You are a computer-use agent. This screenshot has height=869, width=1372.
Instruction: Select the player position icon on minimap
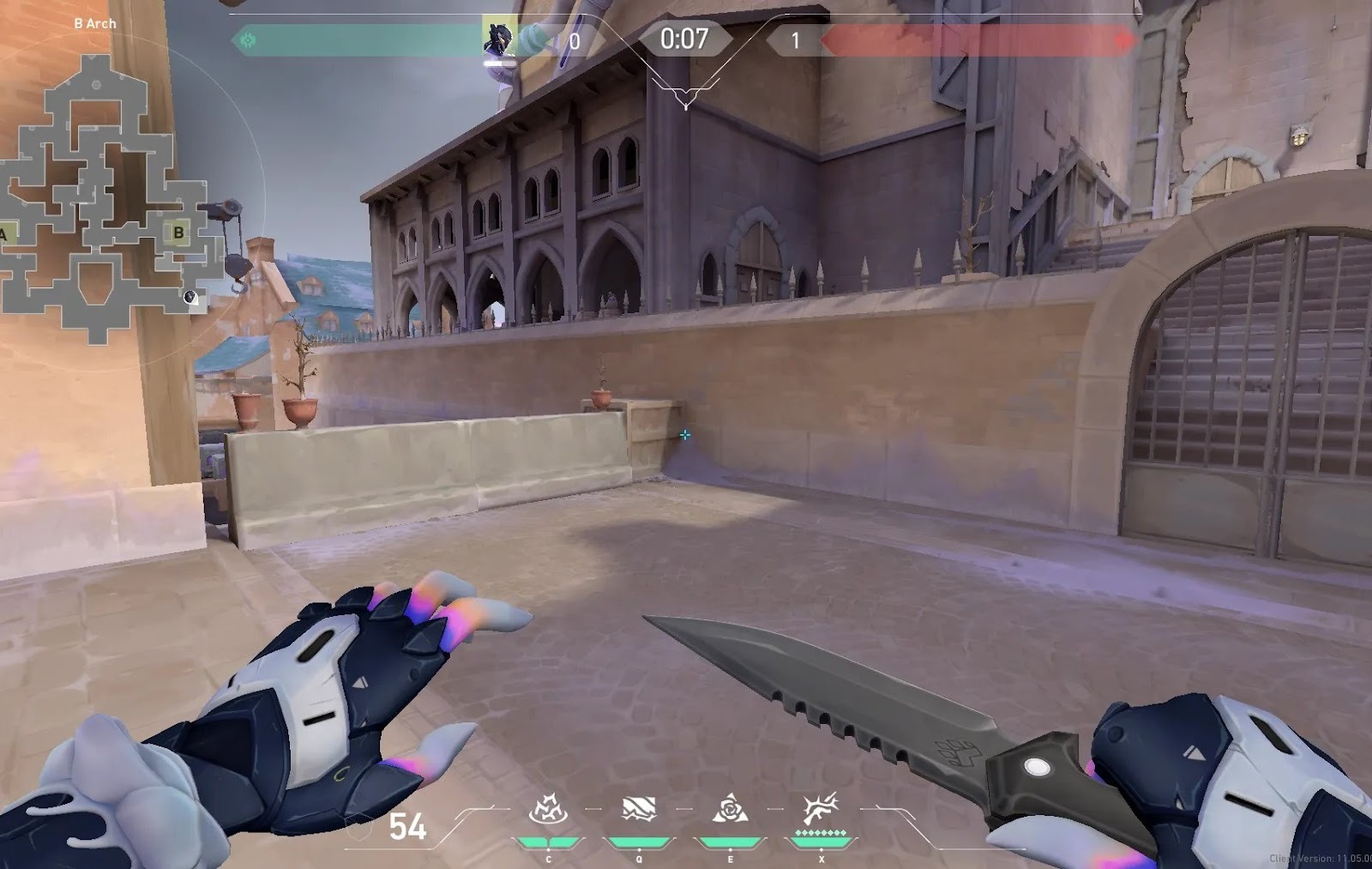point(190,298)
